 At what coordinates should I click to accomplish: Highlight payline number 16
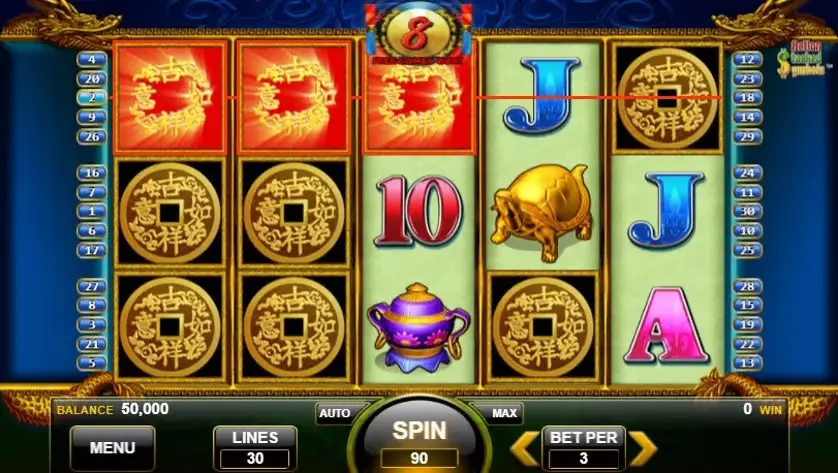click(92, 173)
